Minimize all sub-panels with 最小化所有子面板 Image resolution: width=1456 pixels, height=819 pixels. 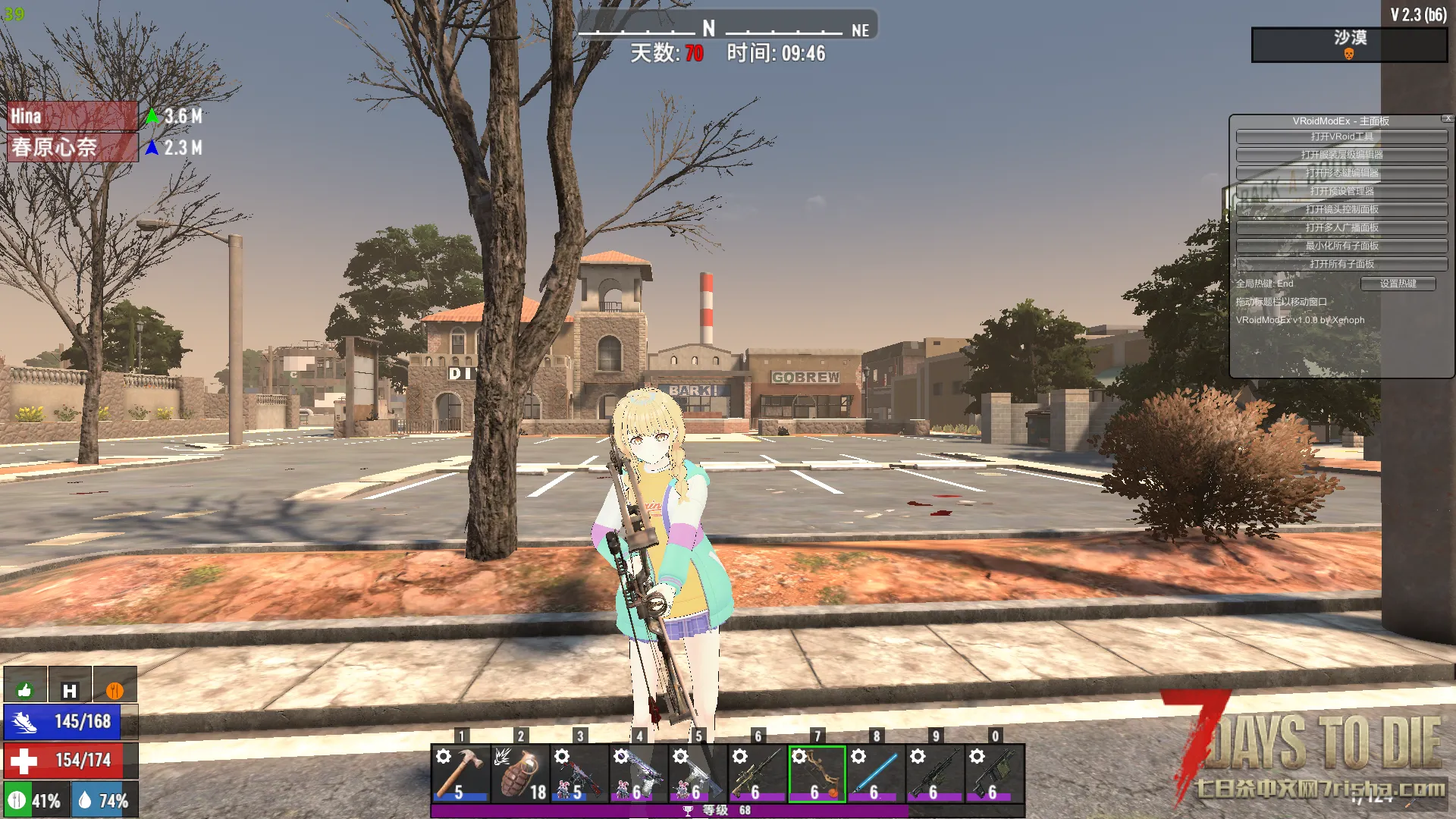pyautogui.click(x=1341, y=246)
